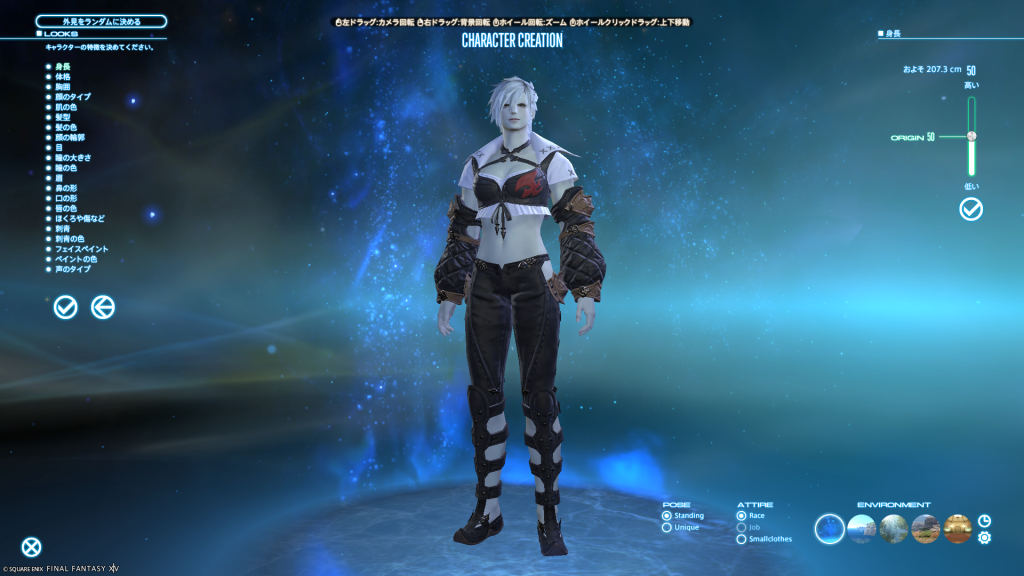Select the 声のタイプ voice type entry
Image resolution: width=1024 pixels, height=576 pixels.
pyautogui.click(x=73, y=269)
